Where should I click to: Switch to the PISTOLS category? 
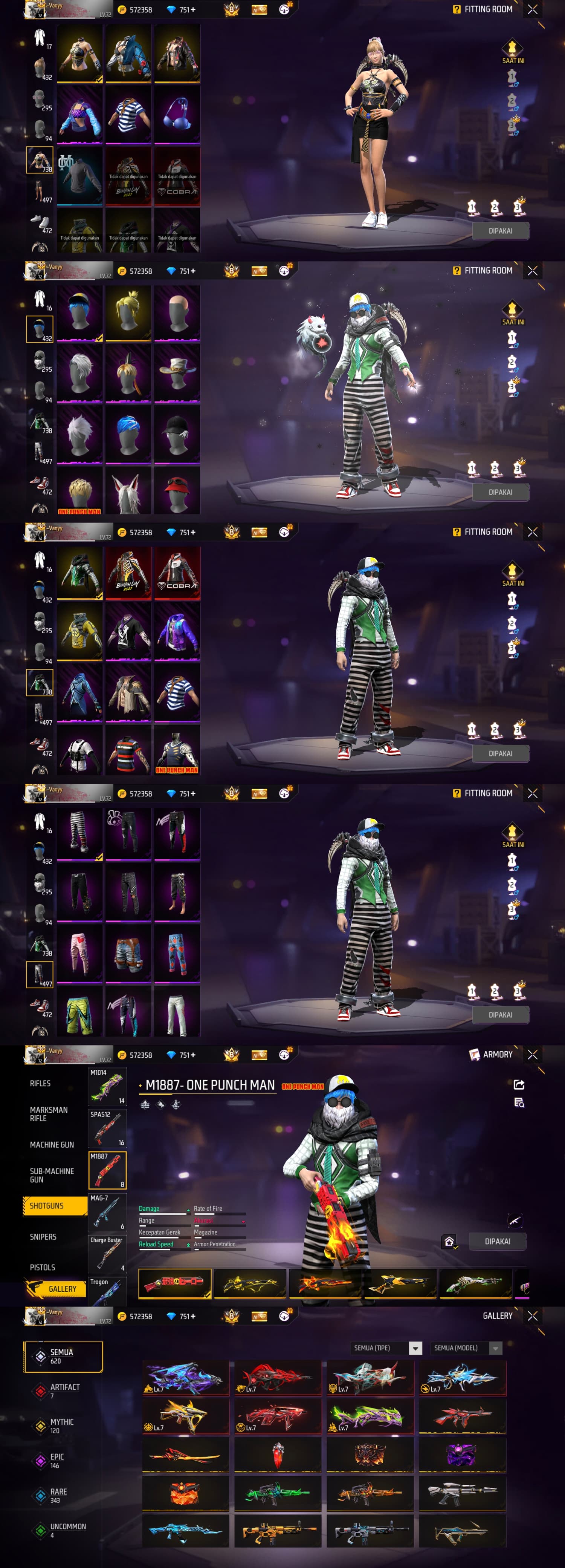(x=43, y=1267)
